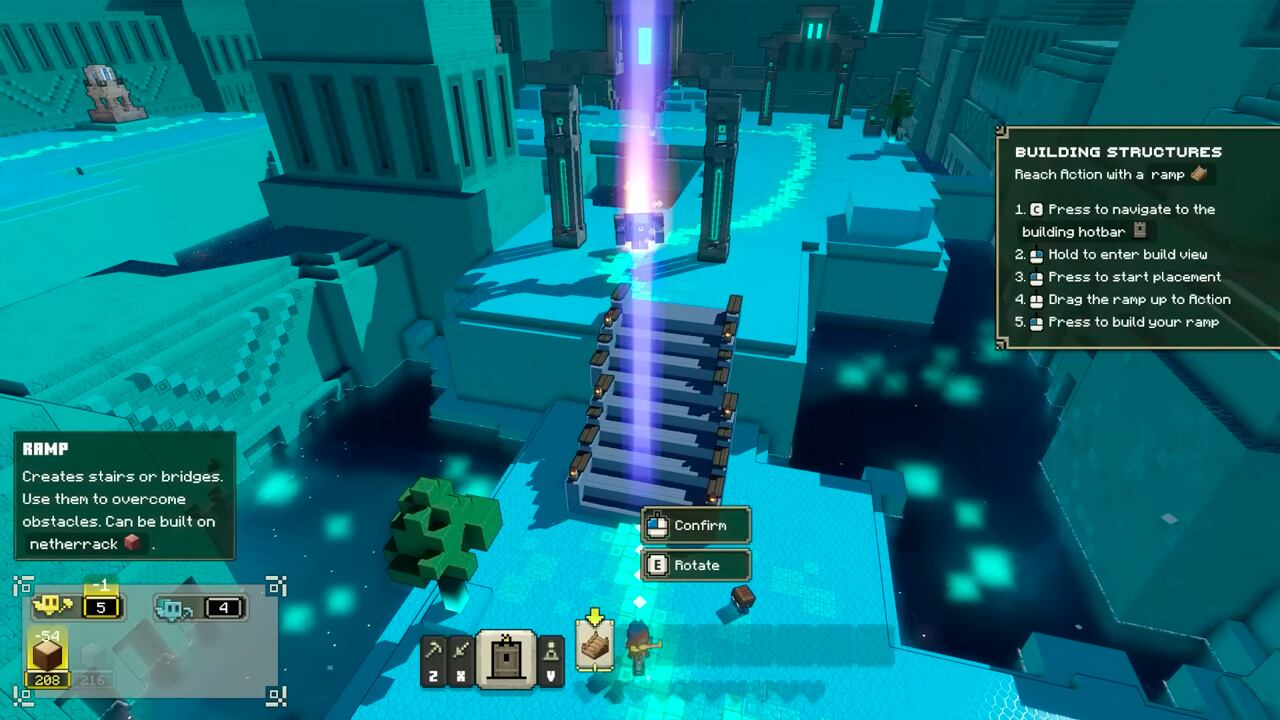
Task: Click the -1 cost badge on the allay counter
Action: [x=101, y=586]
